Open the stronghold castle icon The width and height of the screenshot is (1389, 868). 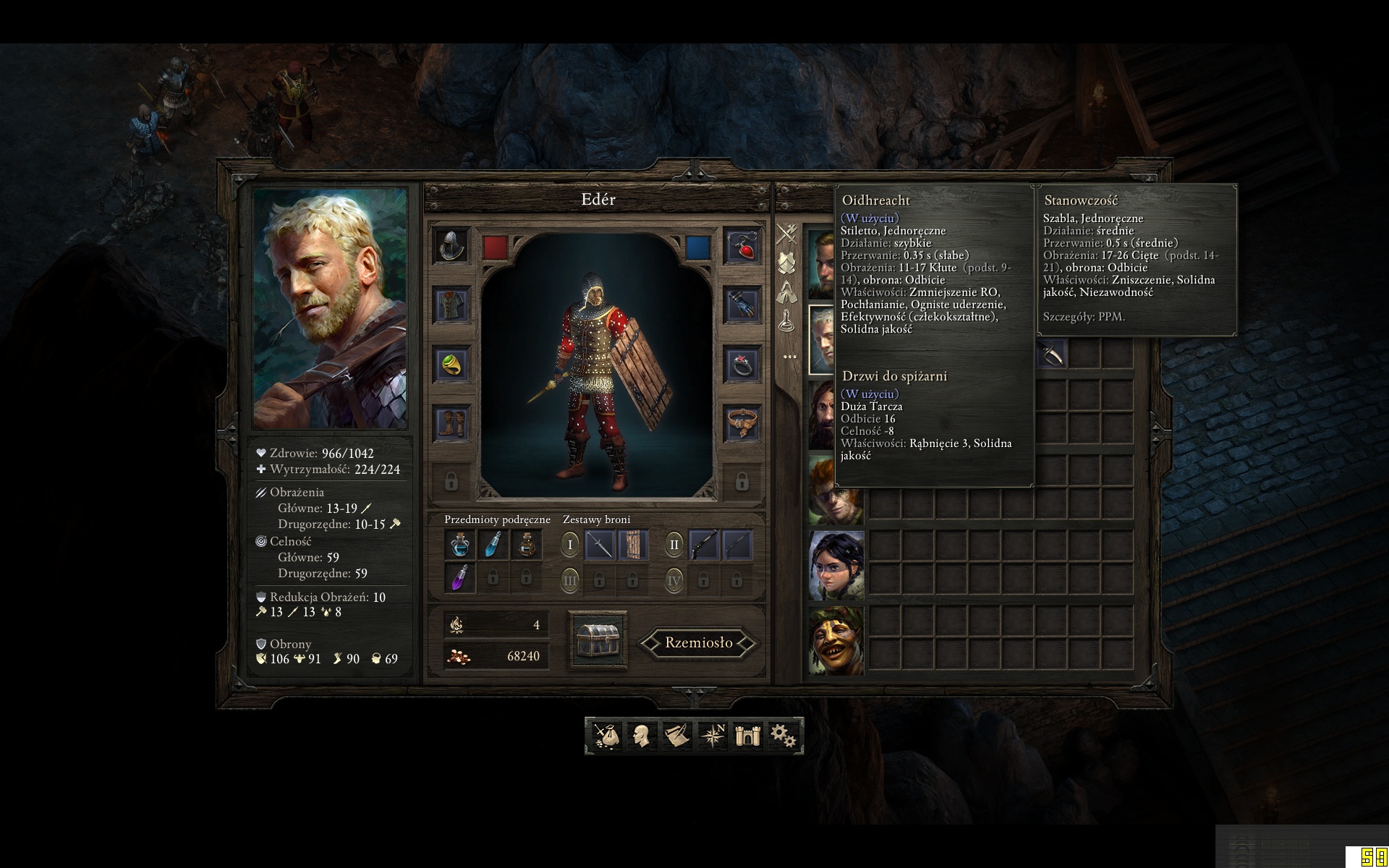pos(747,735)
